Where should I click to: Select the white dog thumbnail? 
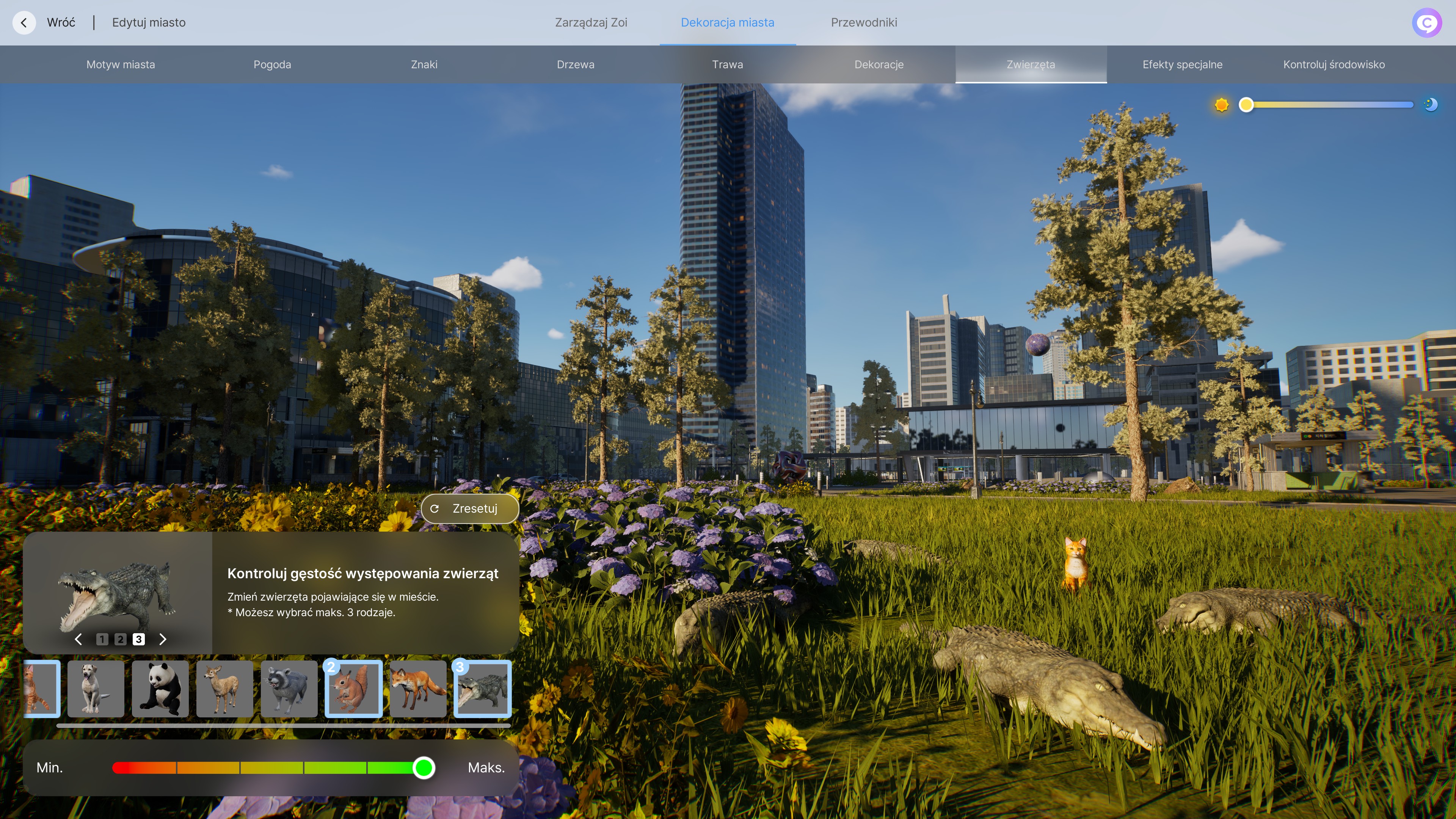tap(96, 689)
